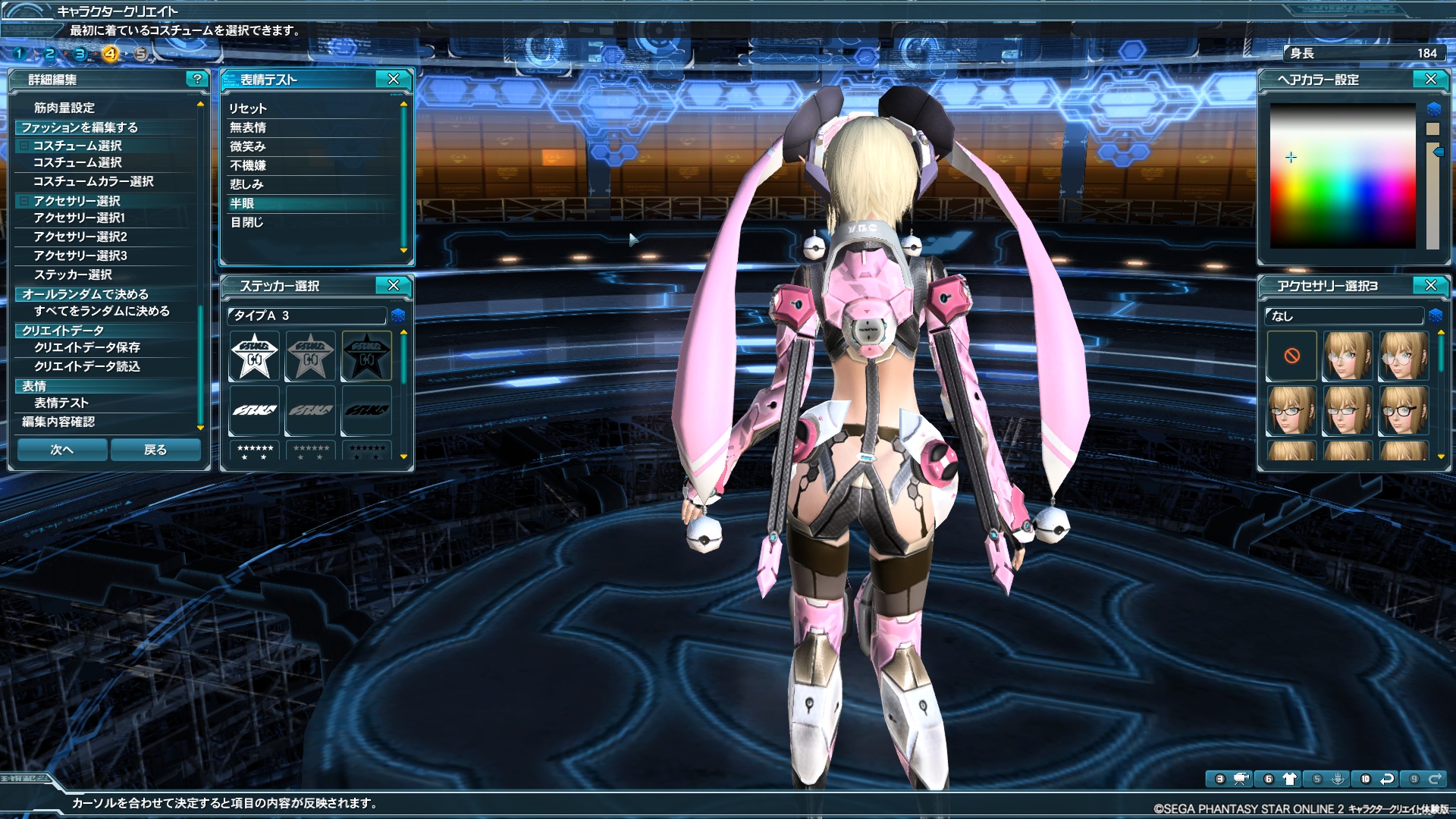Close the ステッカー選択 window
Viewport: 1456px width, 819px height.
[394, 285]
